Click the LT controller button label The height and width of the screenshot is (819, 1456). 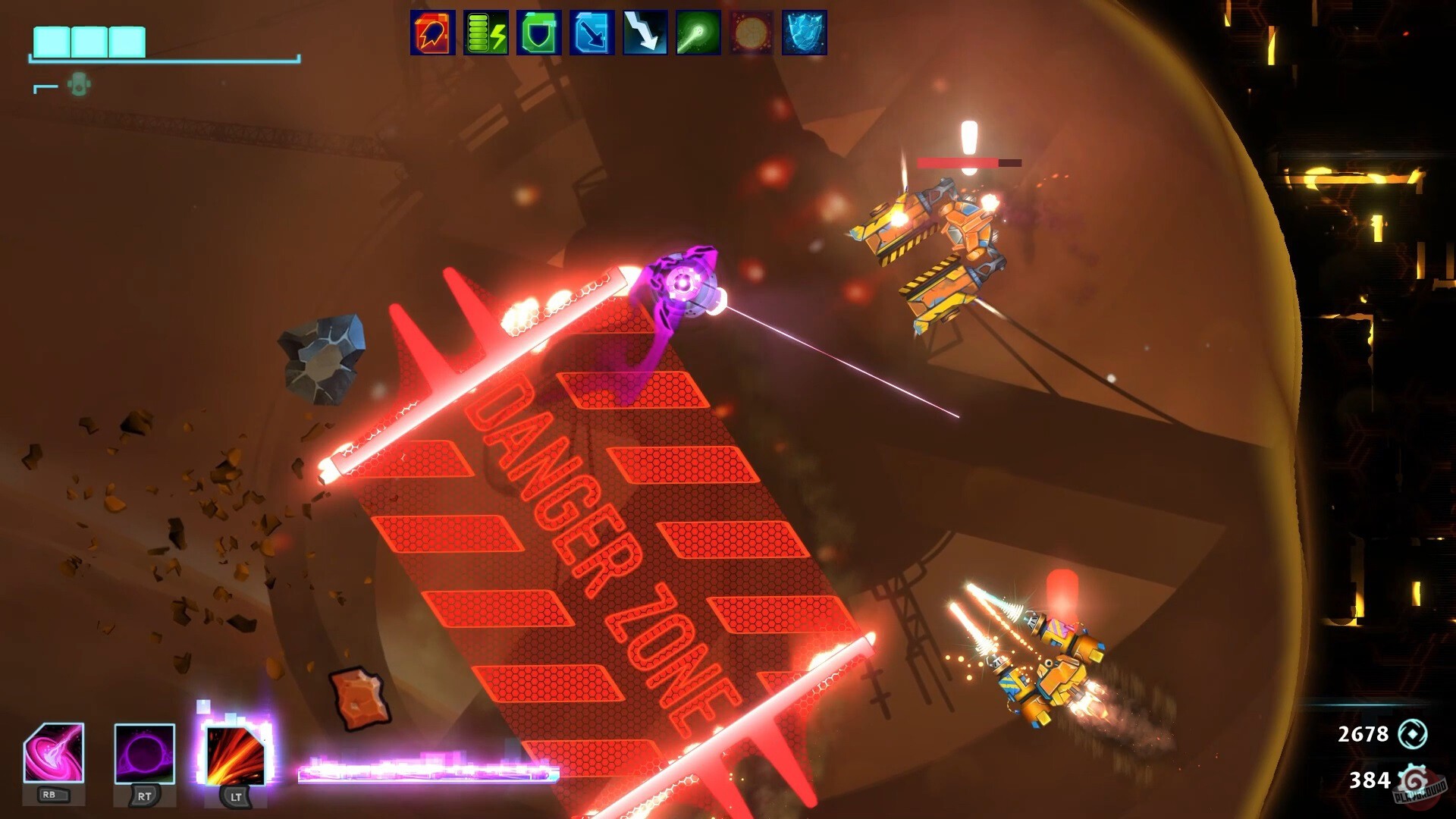tap(235, 799)
